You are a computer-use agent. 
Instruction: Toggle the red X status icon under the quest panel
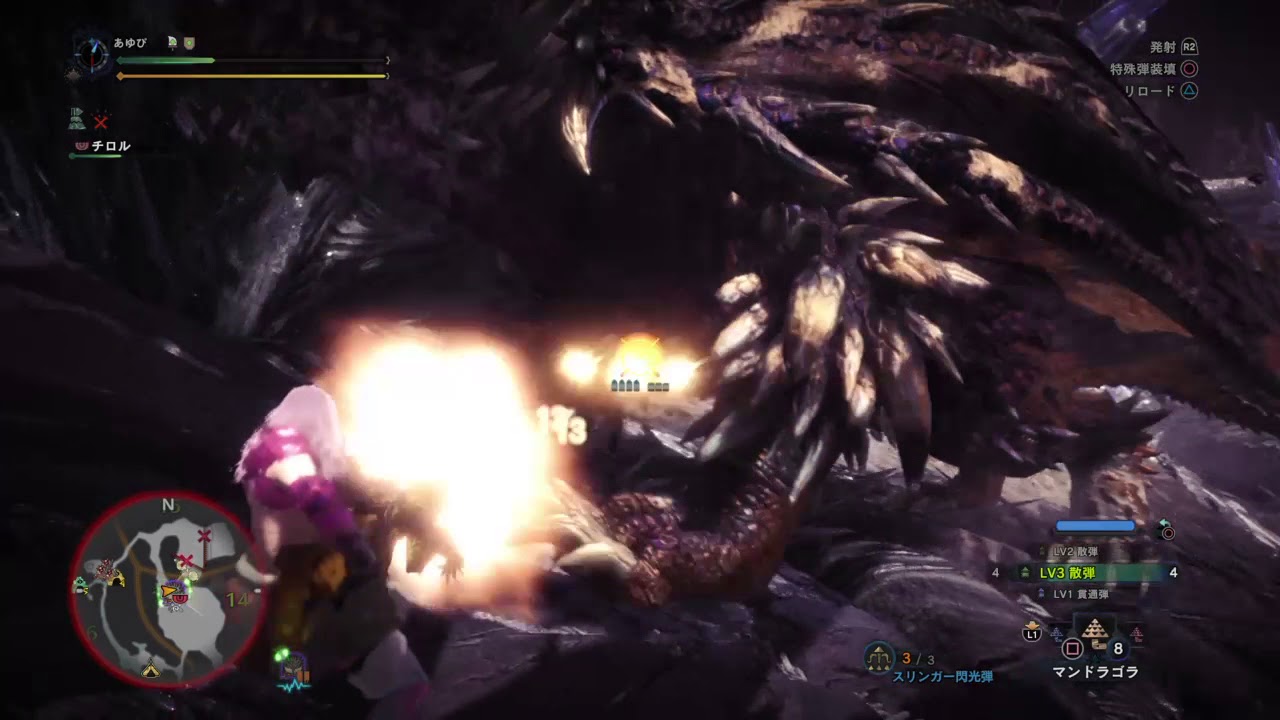coord(100,123)
